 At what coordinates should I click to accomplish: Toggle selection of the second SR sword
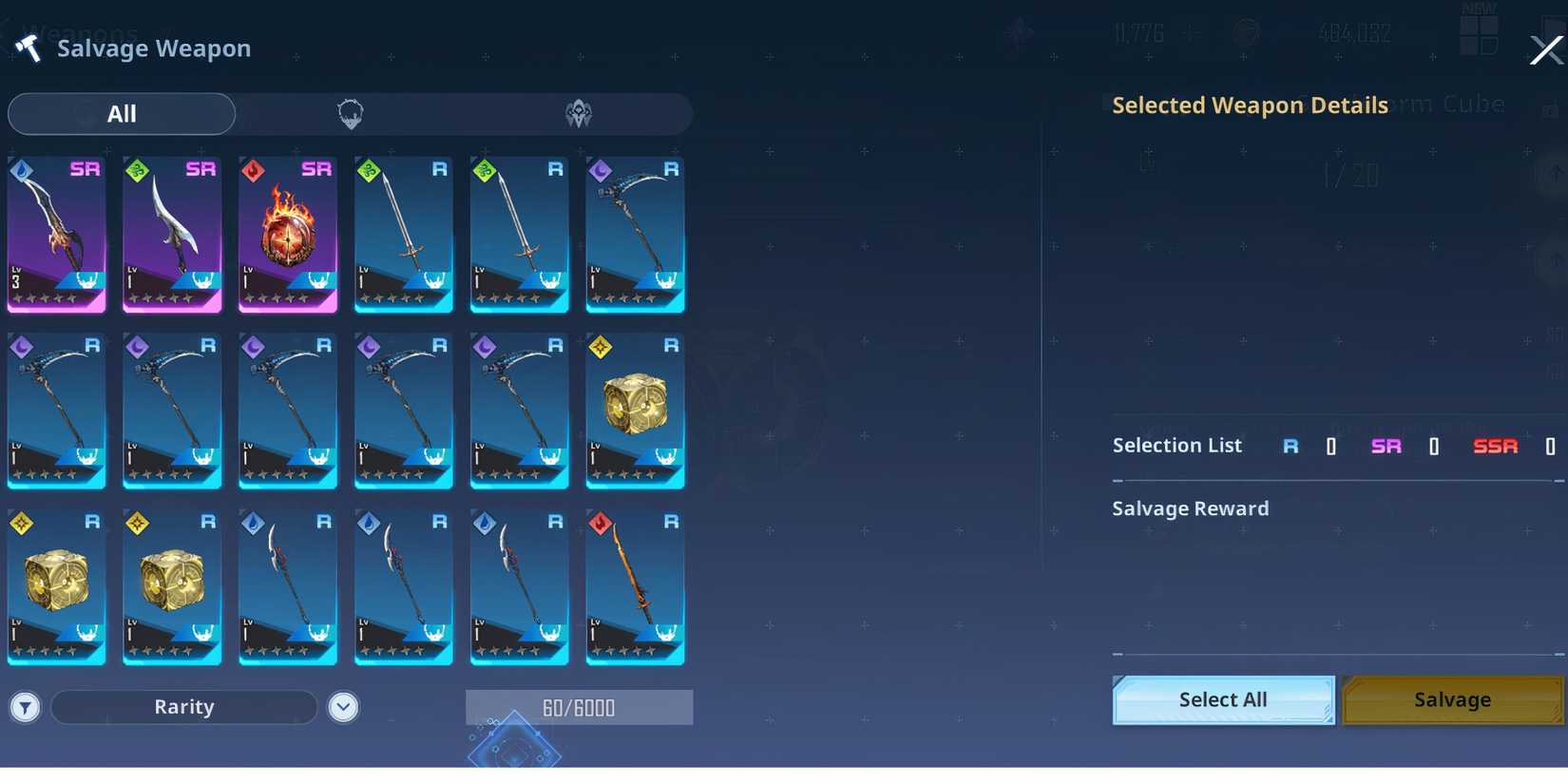172,234
